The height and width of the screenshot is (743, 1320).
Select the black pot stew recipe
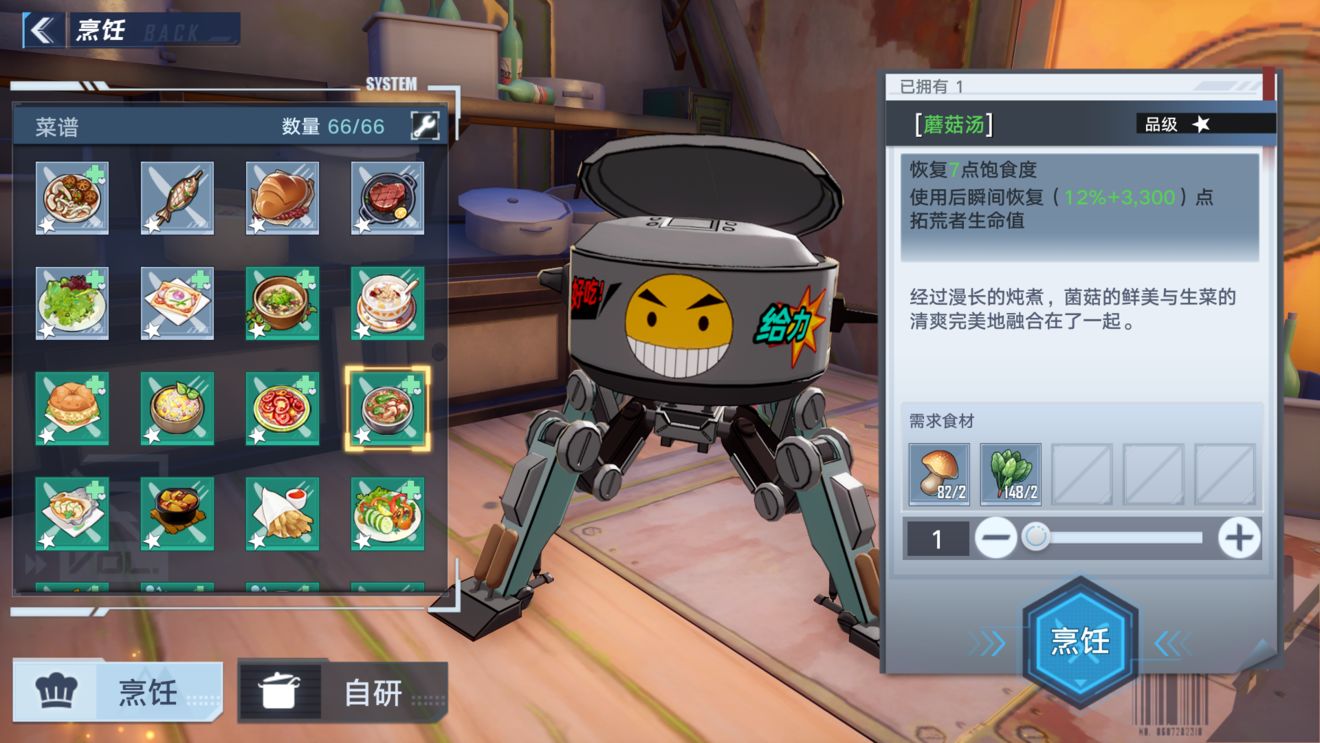click(177, 513)
